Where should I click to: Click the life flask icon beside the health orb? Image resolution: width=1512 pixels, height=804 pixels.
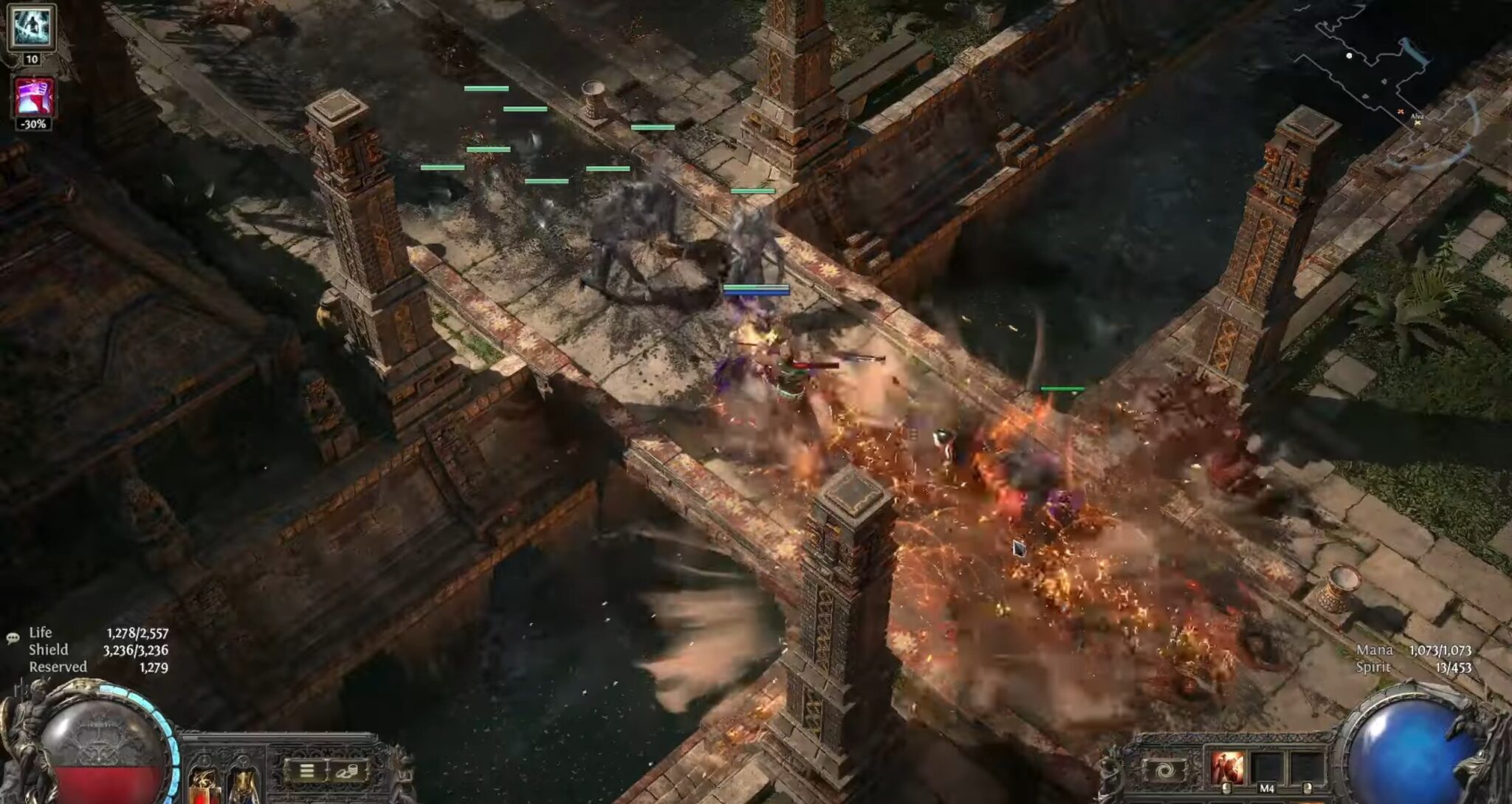(203, 786)
